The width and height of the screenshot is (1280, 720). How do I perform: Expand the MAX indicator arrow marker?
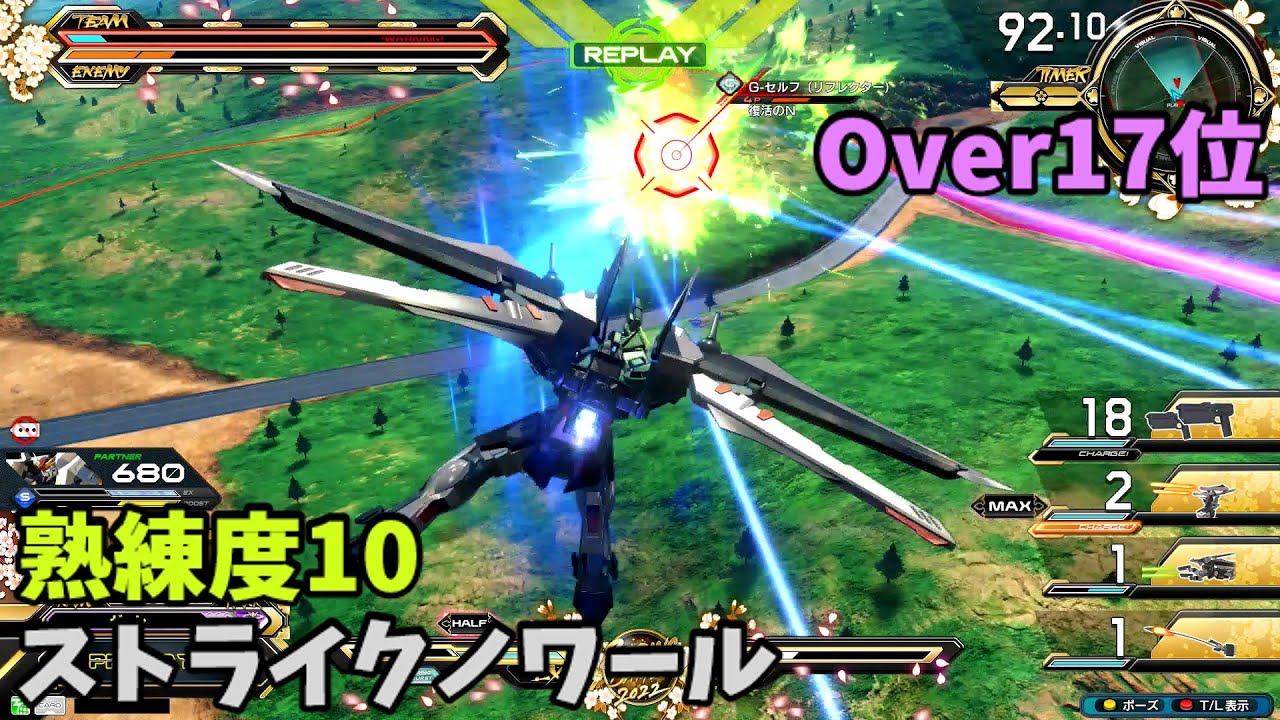coord(1011,506)
